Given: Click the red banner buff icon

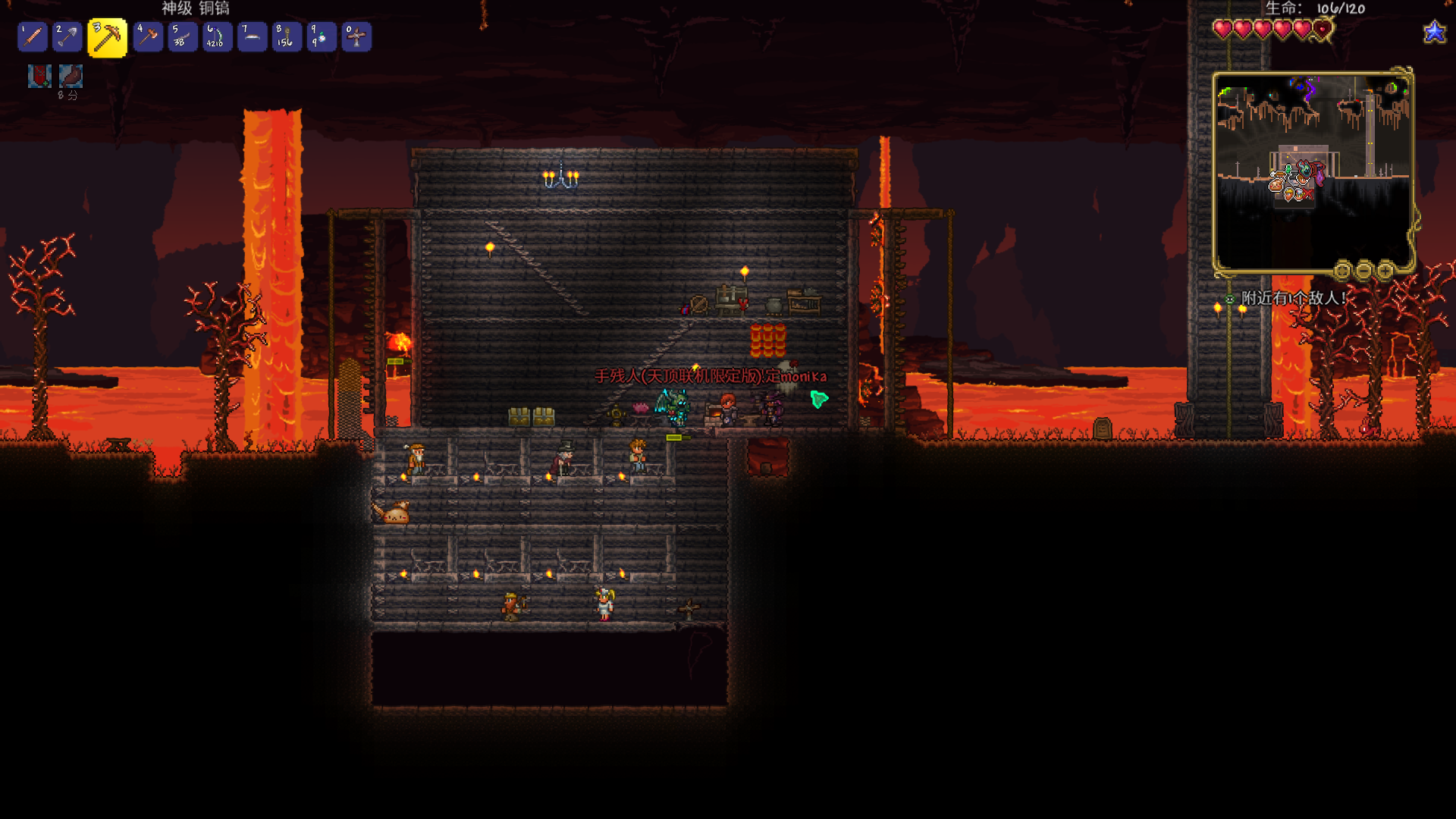Looking at the screenshot, I should click(x=39, y=76).
